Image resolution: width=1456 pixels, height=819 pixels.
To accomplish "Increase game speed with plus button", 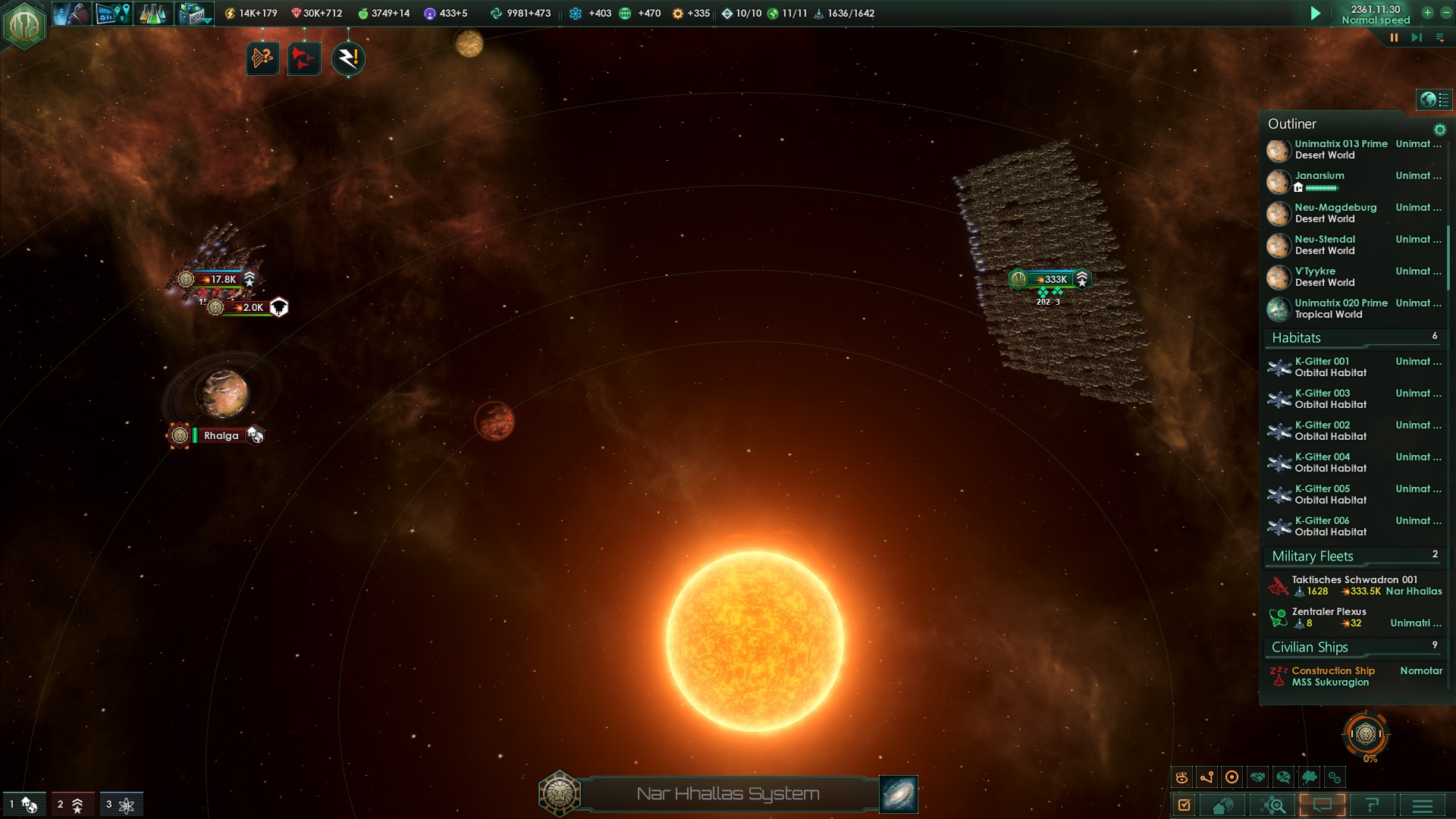I will point(1427,12).
